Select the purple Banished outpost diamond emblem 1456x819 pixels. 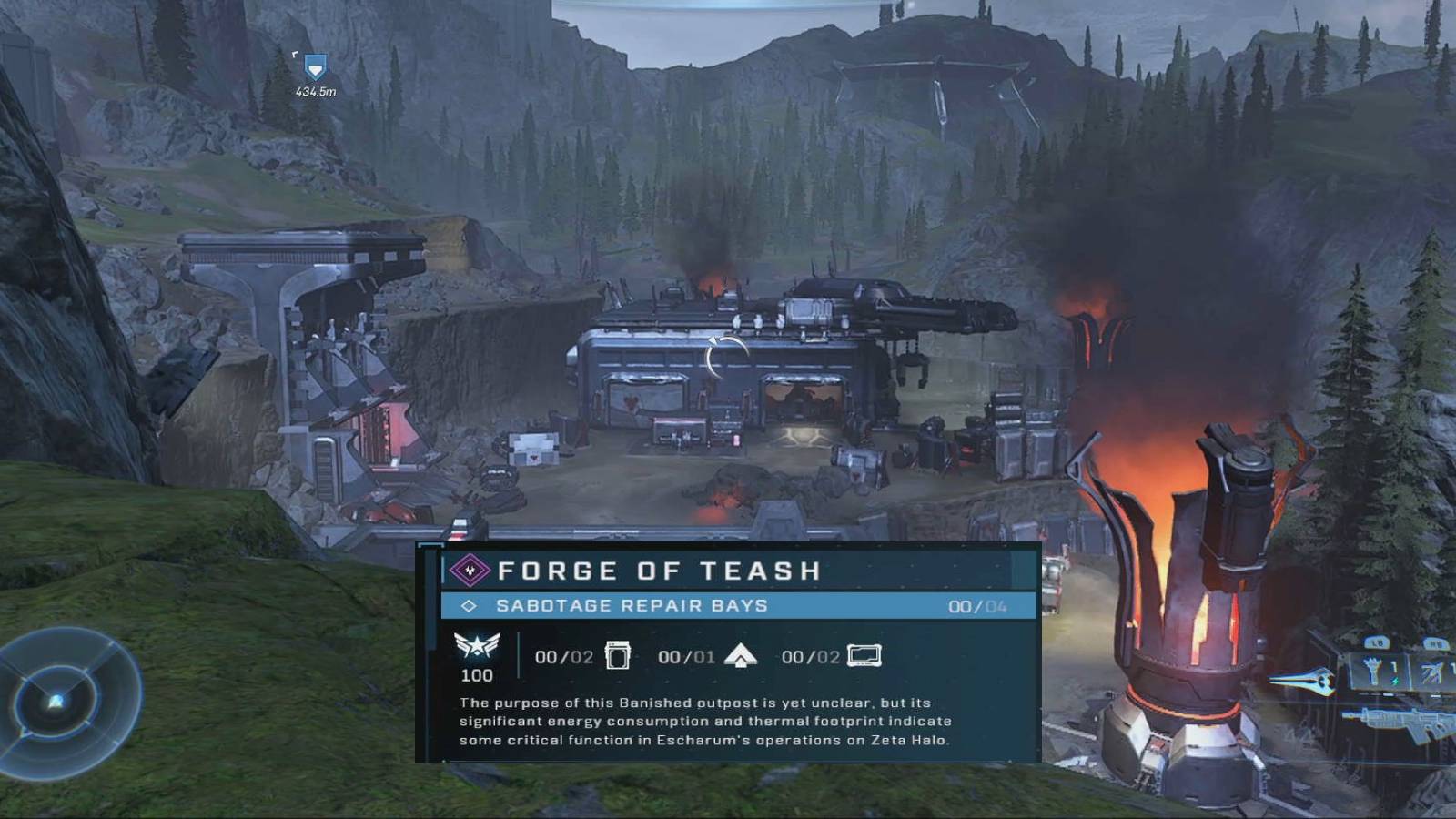click(469, 571)
